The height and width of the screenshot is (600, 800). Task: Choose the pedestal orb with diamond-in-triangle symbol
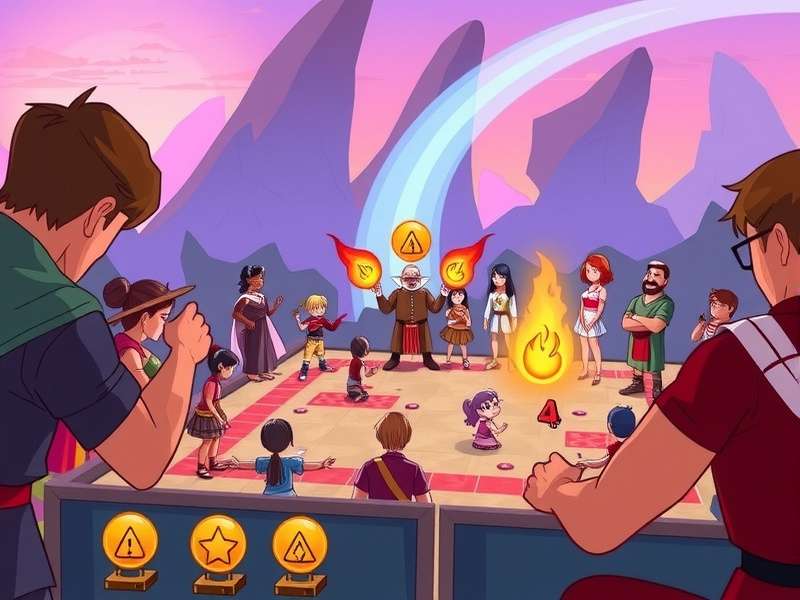click(x=300, y=544)
